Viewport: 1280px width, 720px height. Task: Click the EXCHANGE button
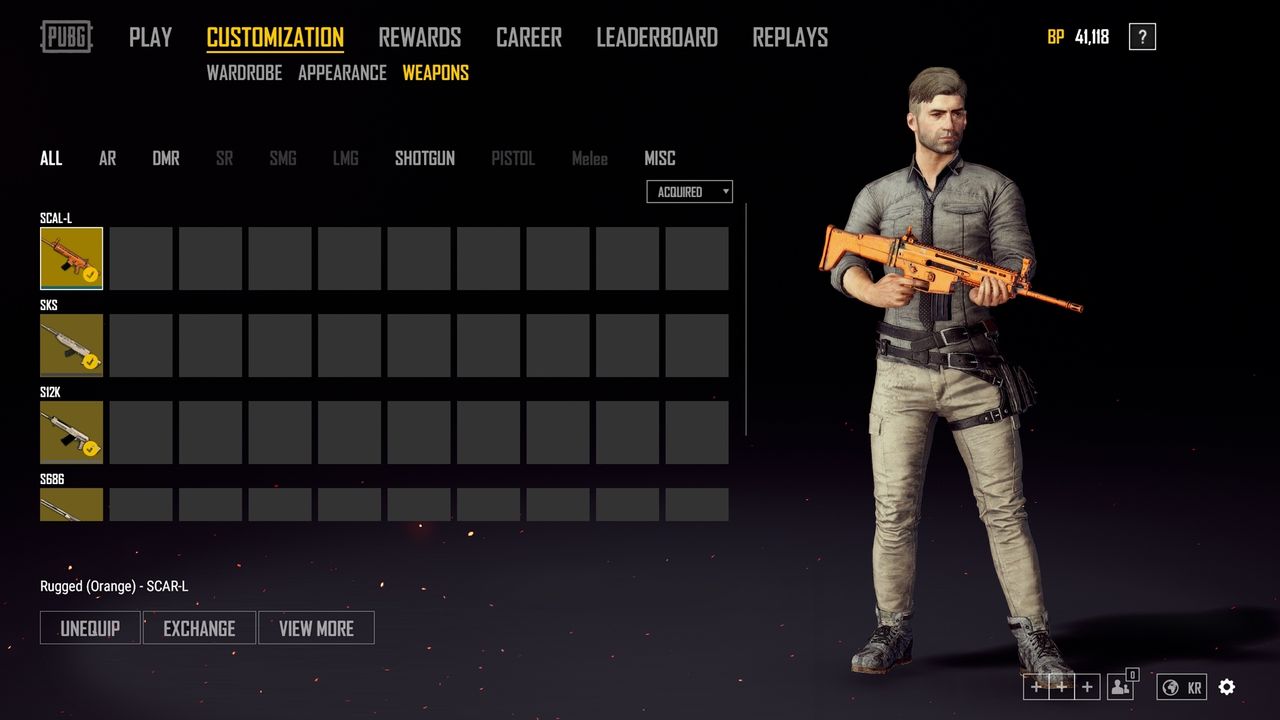click(199, 628)
